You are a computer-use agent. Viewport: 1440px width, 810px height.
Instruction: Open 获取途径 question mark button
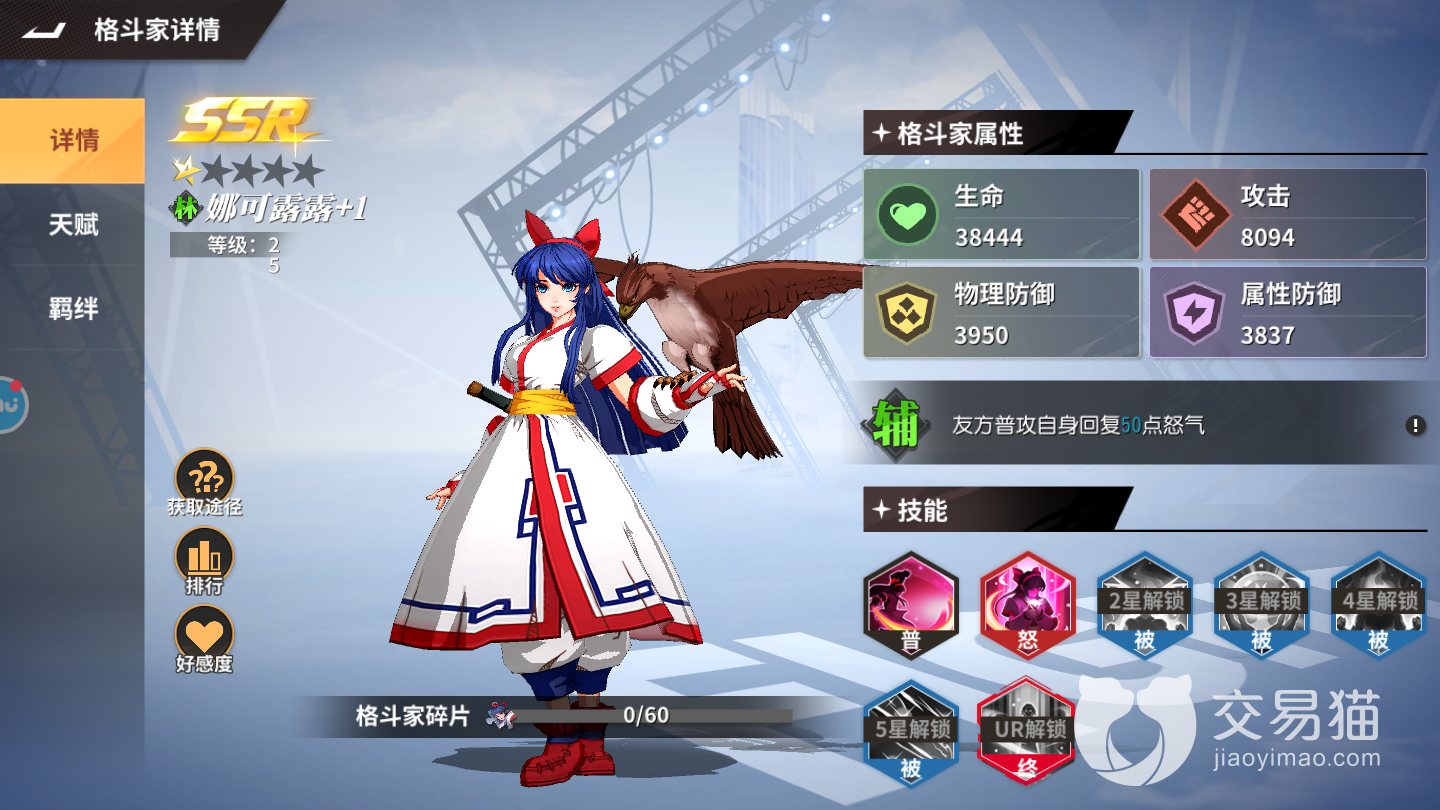204,476
